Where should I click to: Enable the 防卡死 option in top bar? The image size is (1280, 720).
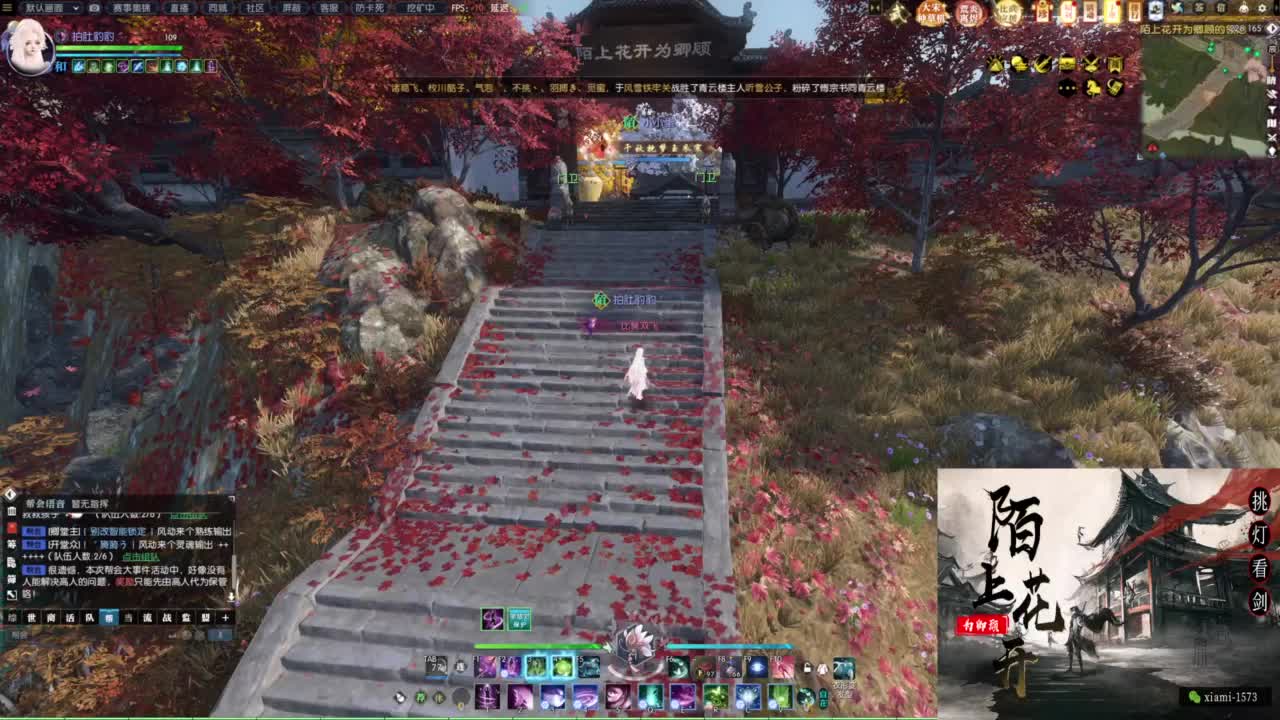coord(367,8)
